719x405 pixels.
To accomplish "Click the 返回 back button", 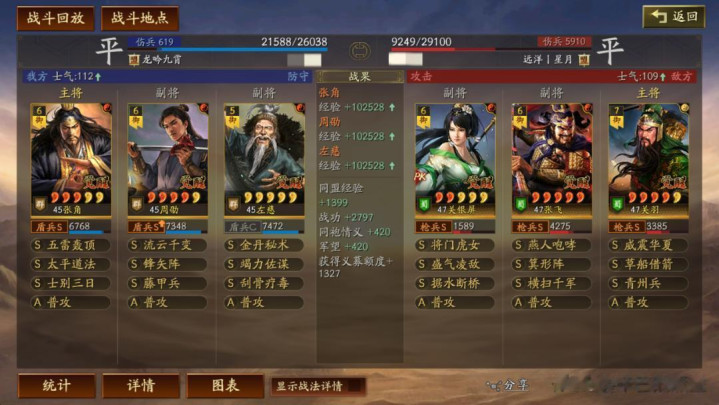I will (673, 17).
